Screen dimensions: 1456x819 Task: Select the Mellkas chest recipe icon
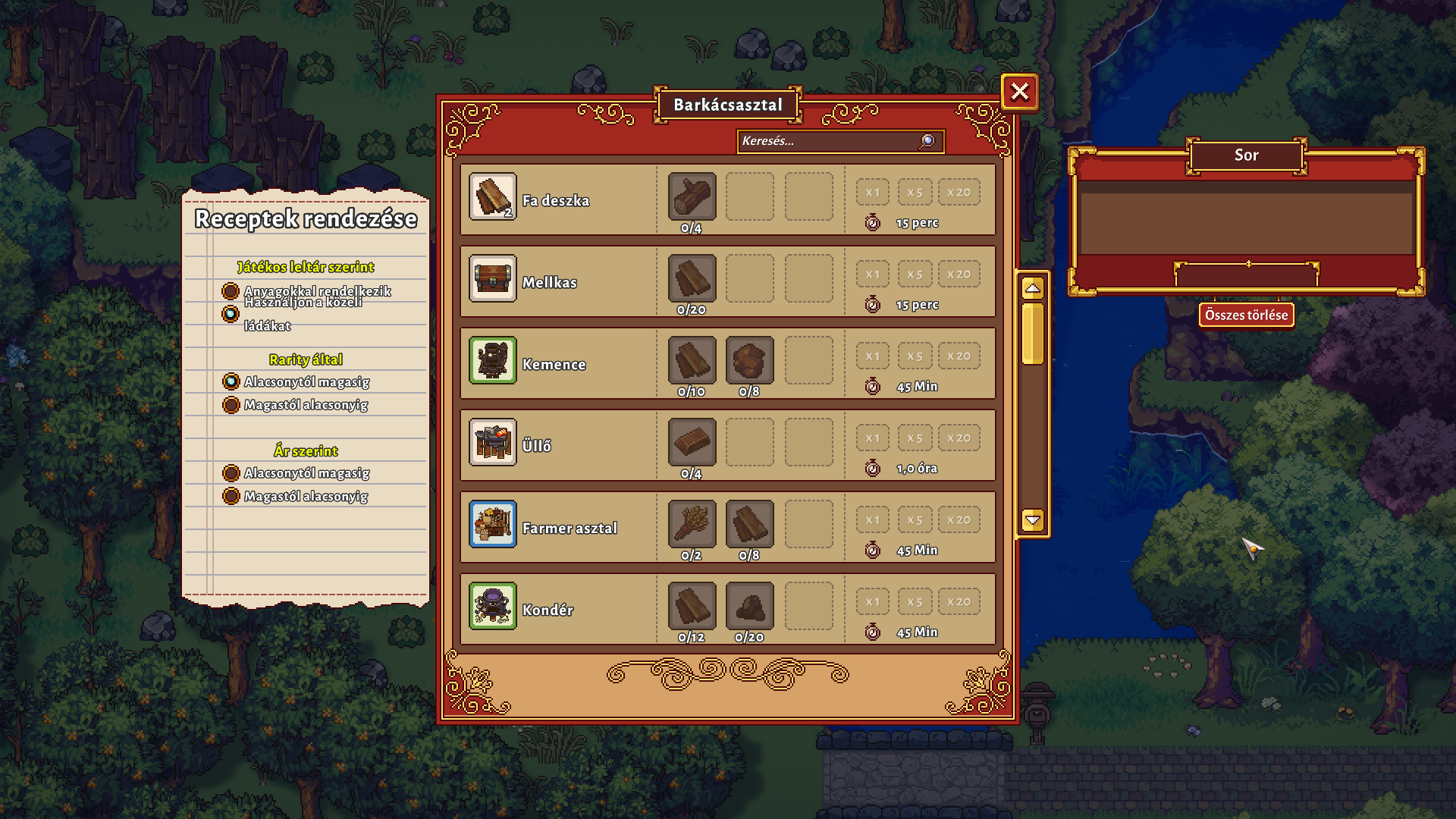click(492, 278)
